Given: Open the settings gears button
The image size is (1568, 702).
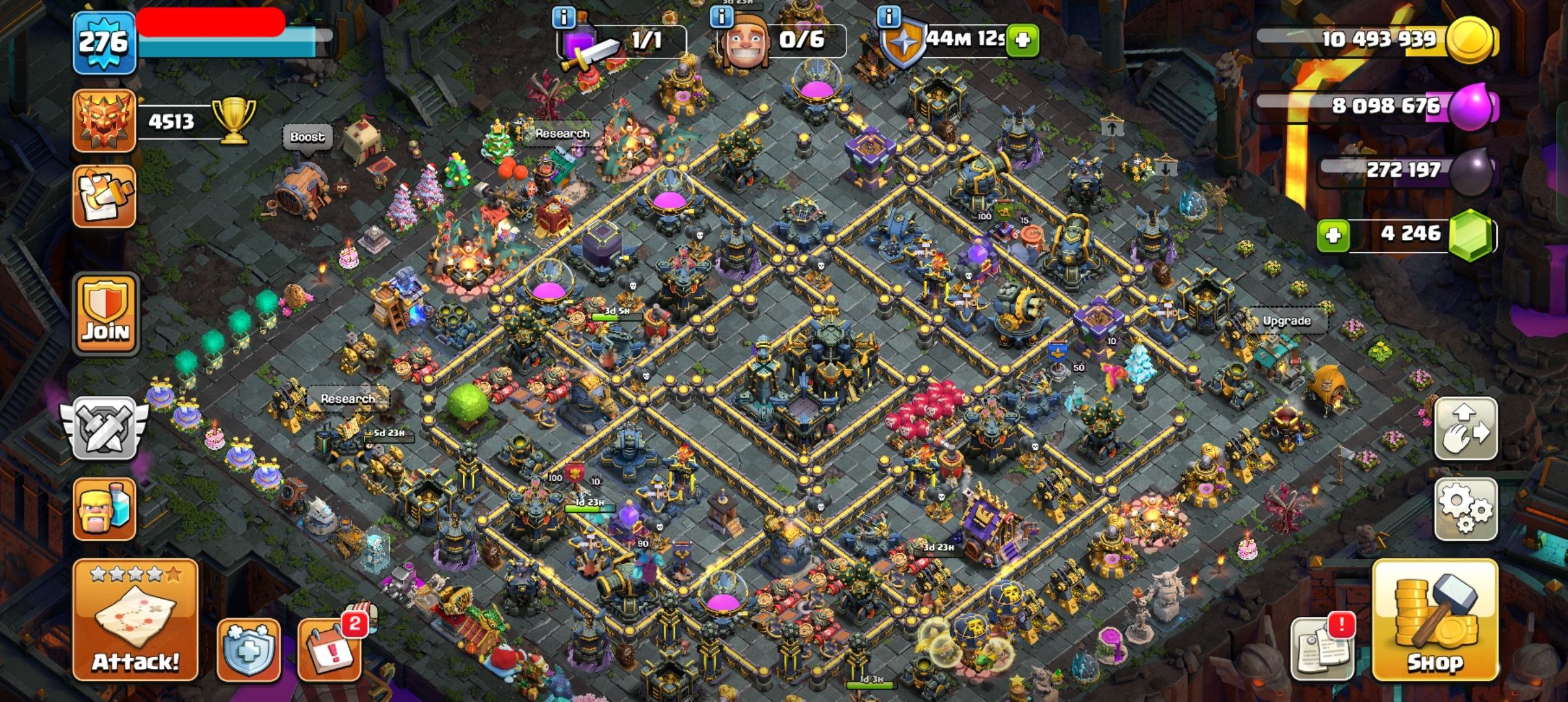Looking at the screenshot, I should [x=1465, y=508].
